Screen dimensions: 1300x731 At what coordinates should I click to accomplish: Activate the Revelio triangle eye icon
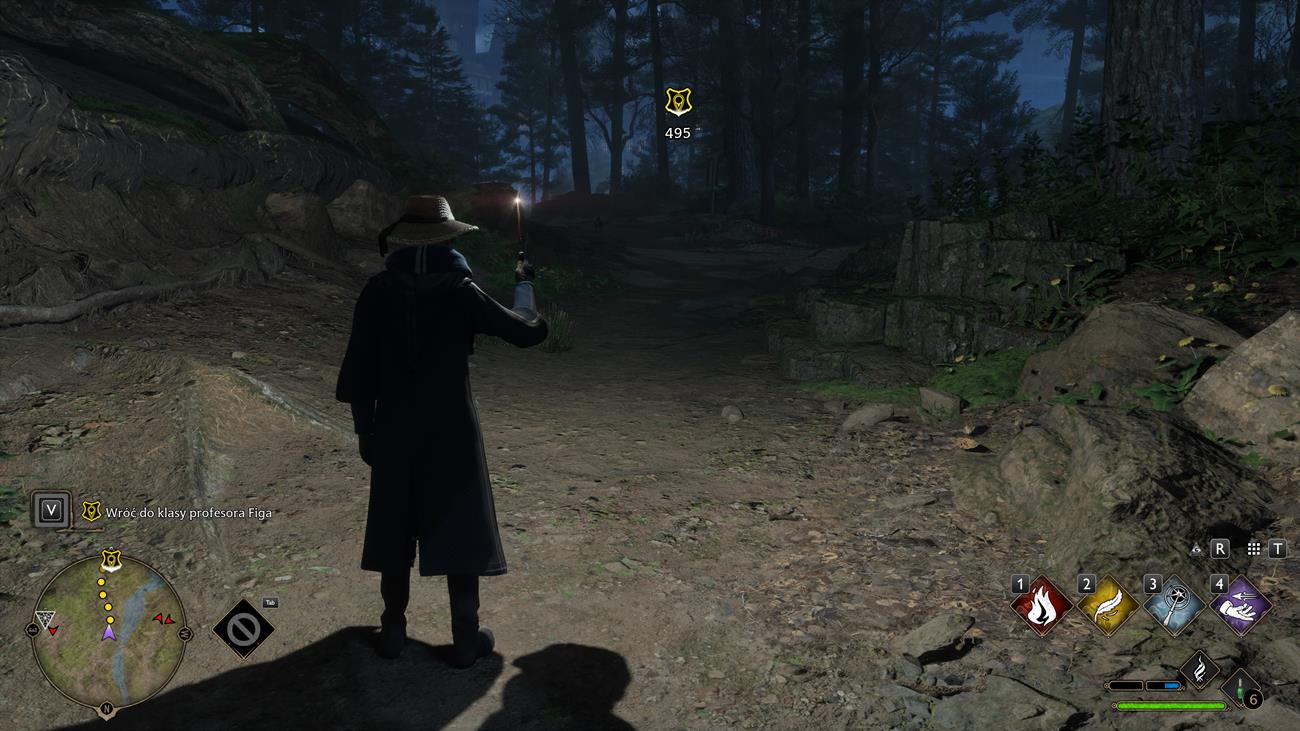(1196, 549)
